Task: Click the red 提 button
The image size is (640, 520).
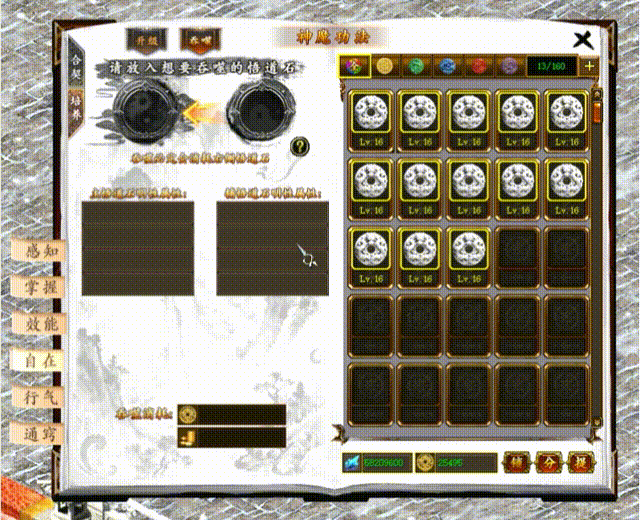Action: (x=581, y=462)
